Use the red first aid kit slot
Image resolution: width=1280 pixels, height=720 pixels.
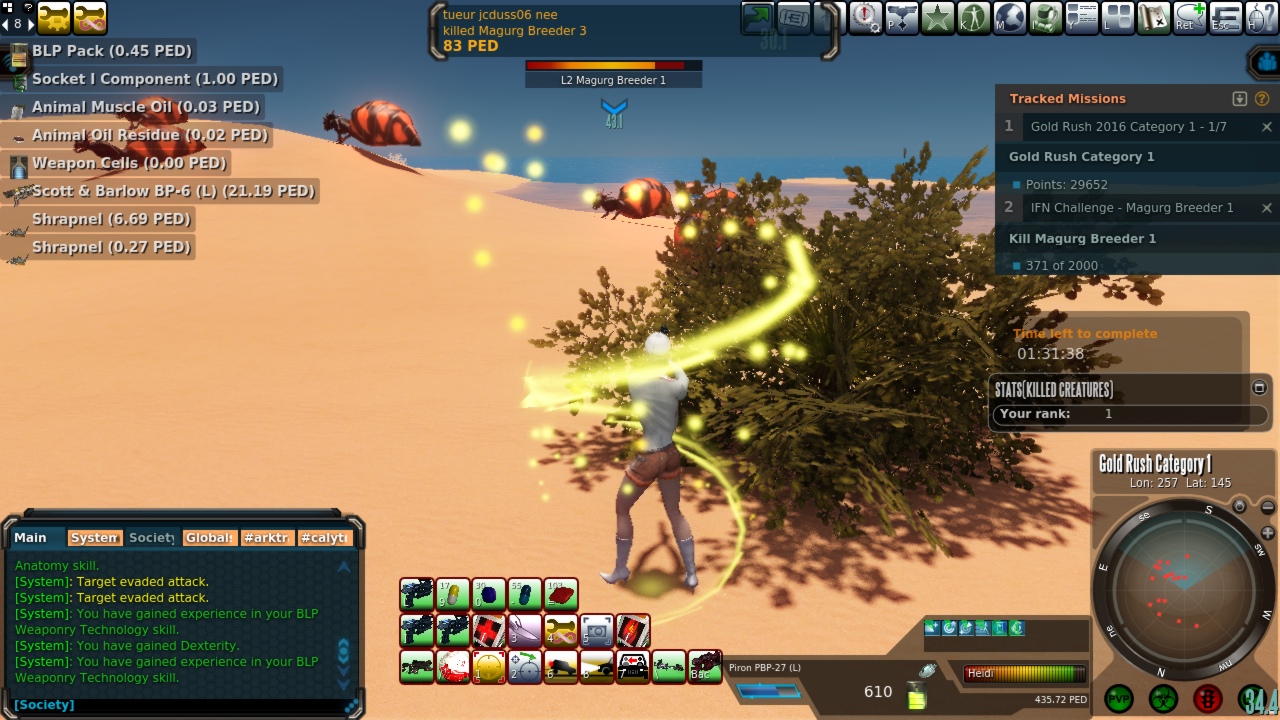[489, 631]
